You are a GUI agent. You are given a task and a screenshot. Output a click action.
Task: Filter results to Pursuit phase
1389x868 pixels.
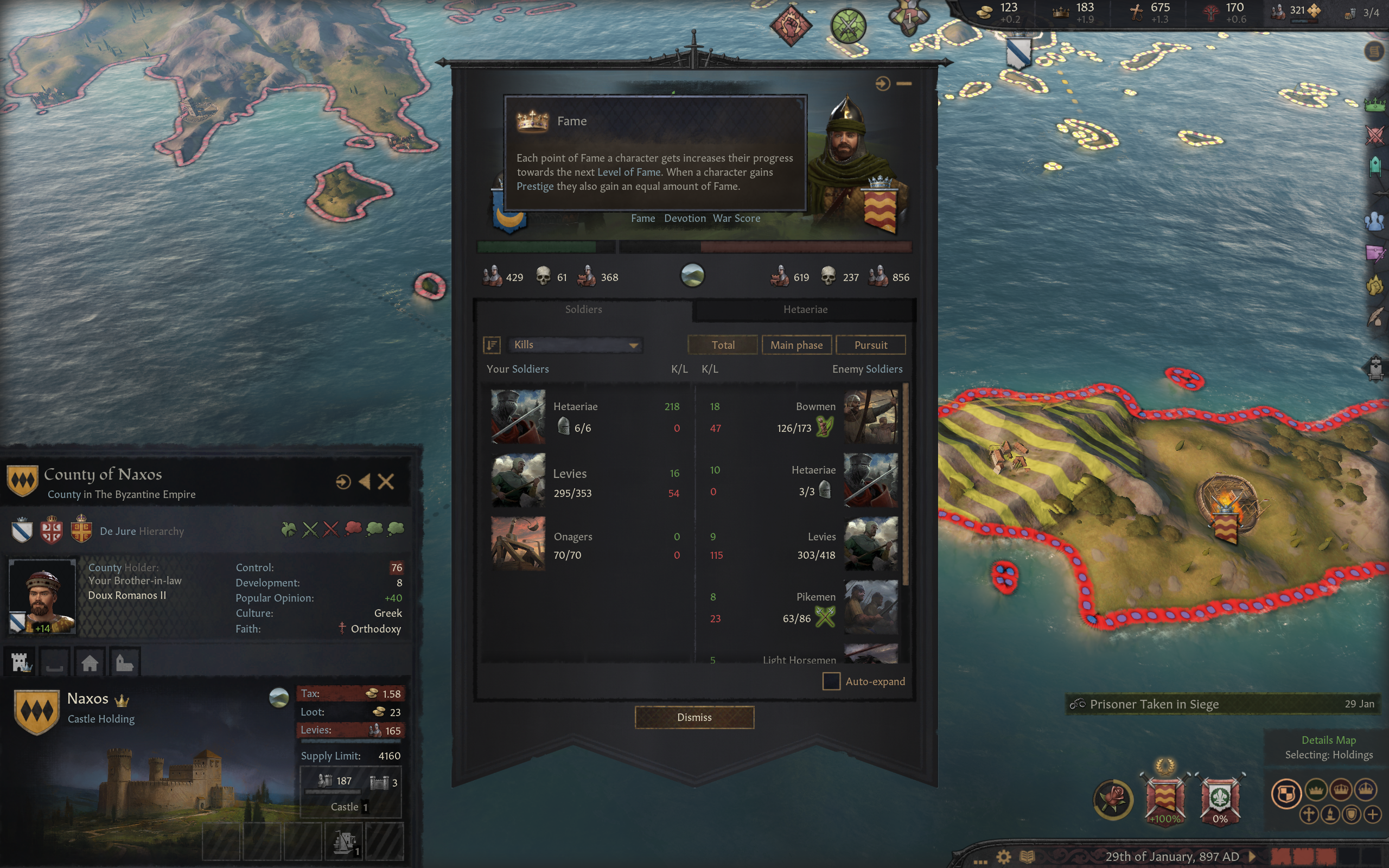click(x=870, y=345)
